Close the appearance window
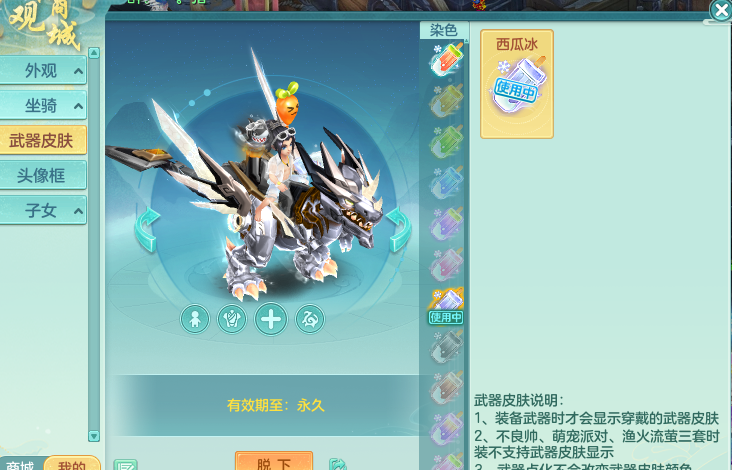This screenshot has width=732, height=470. tap(720, 11)
